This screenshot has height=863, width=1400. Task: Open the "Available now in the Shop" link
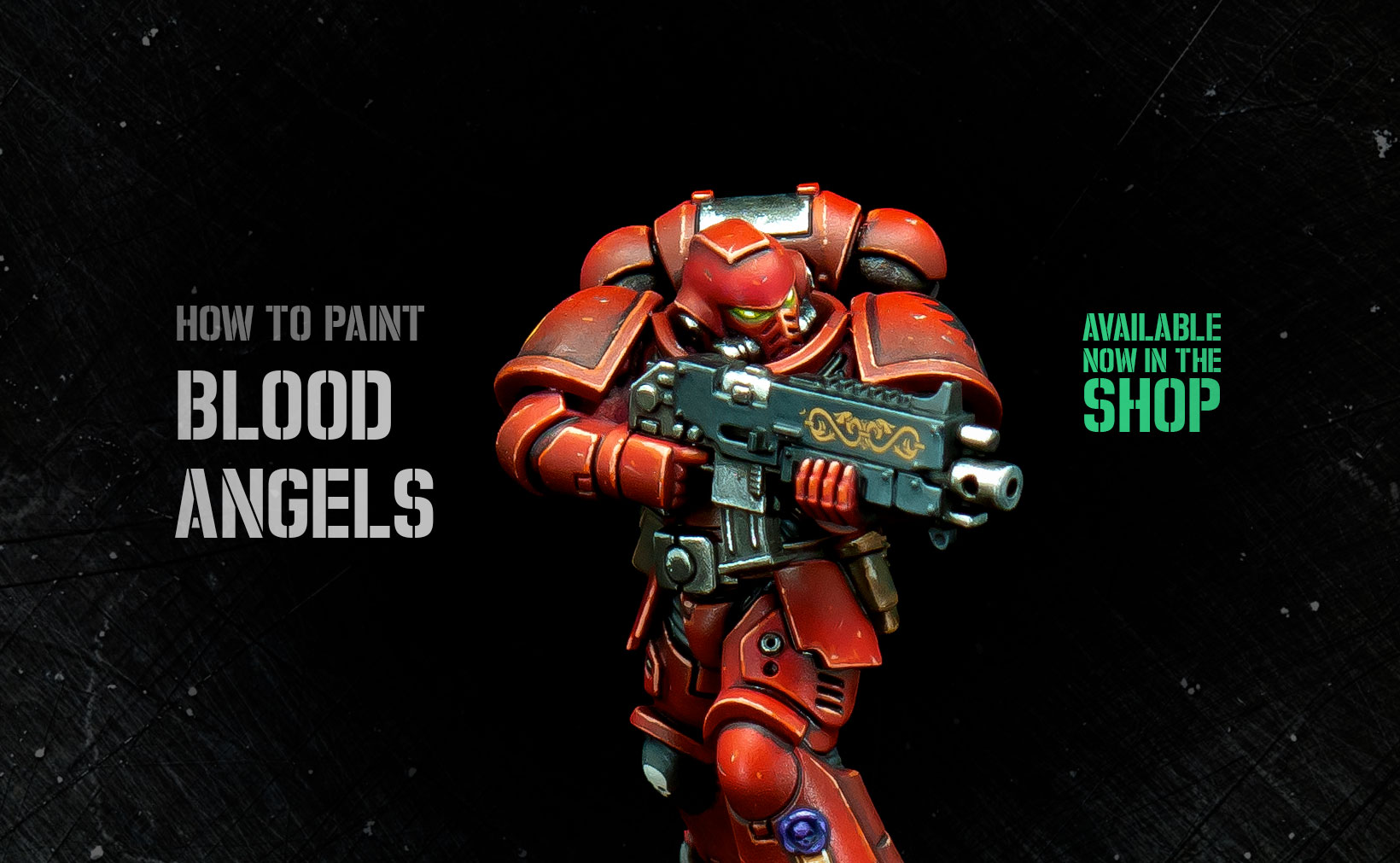pyautogui.click(x=1152, y=374)
